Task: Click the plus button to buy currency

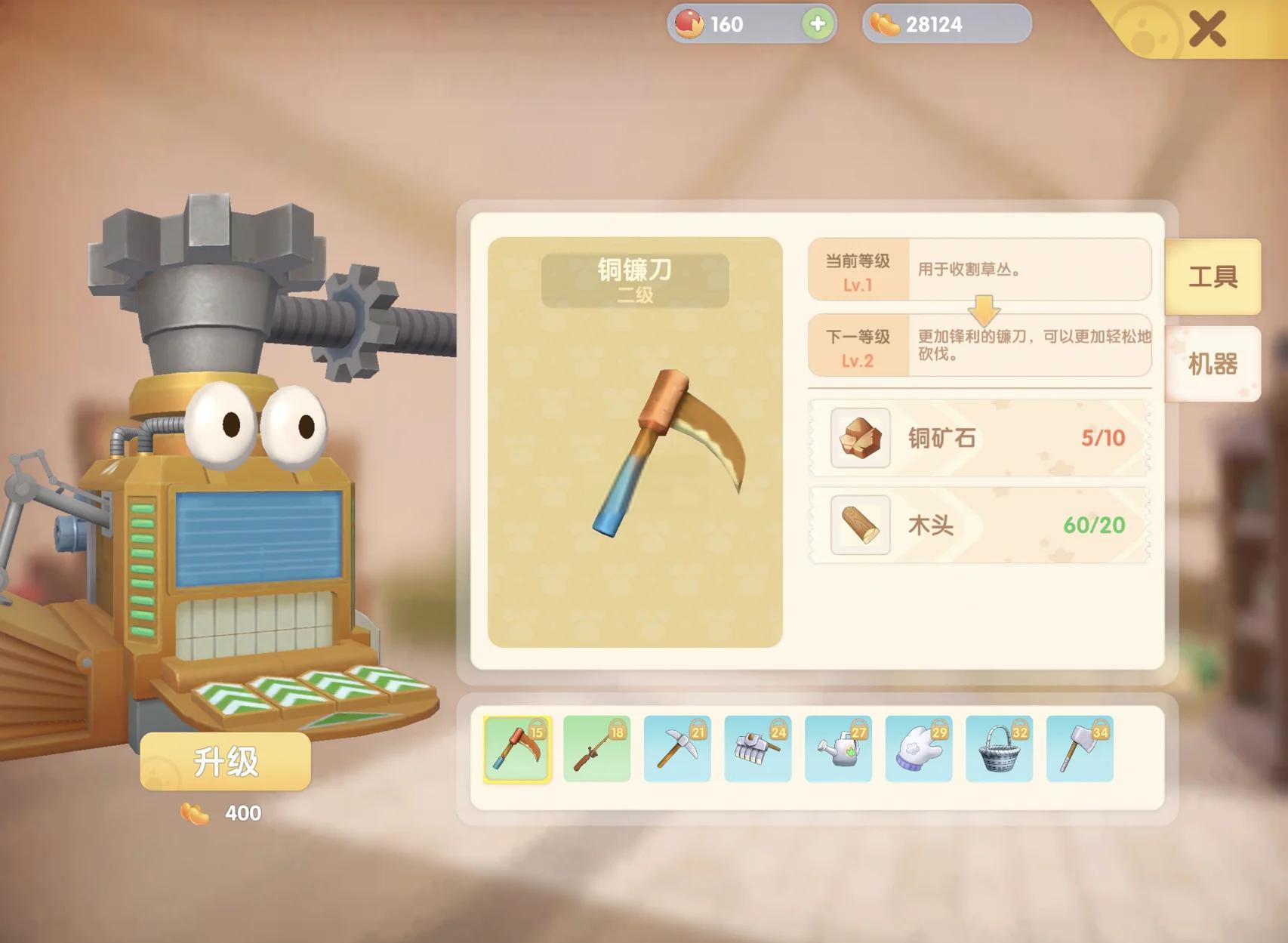Action: [818, 25]
